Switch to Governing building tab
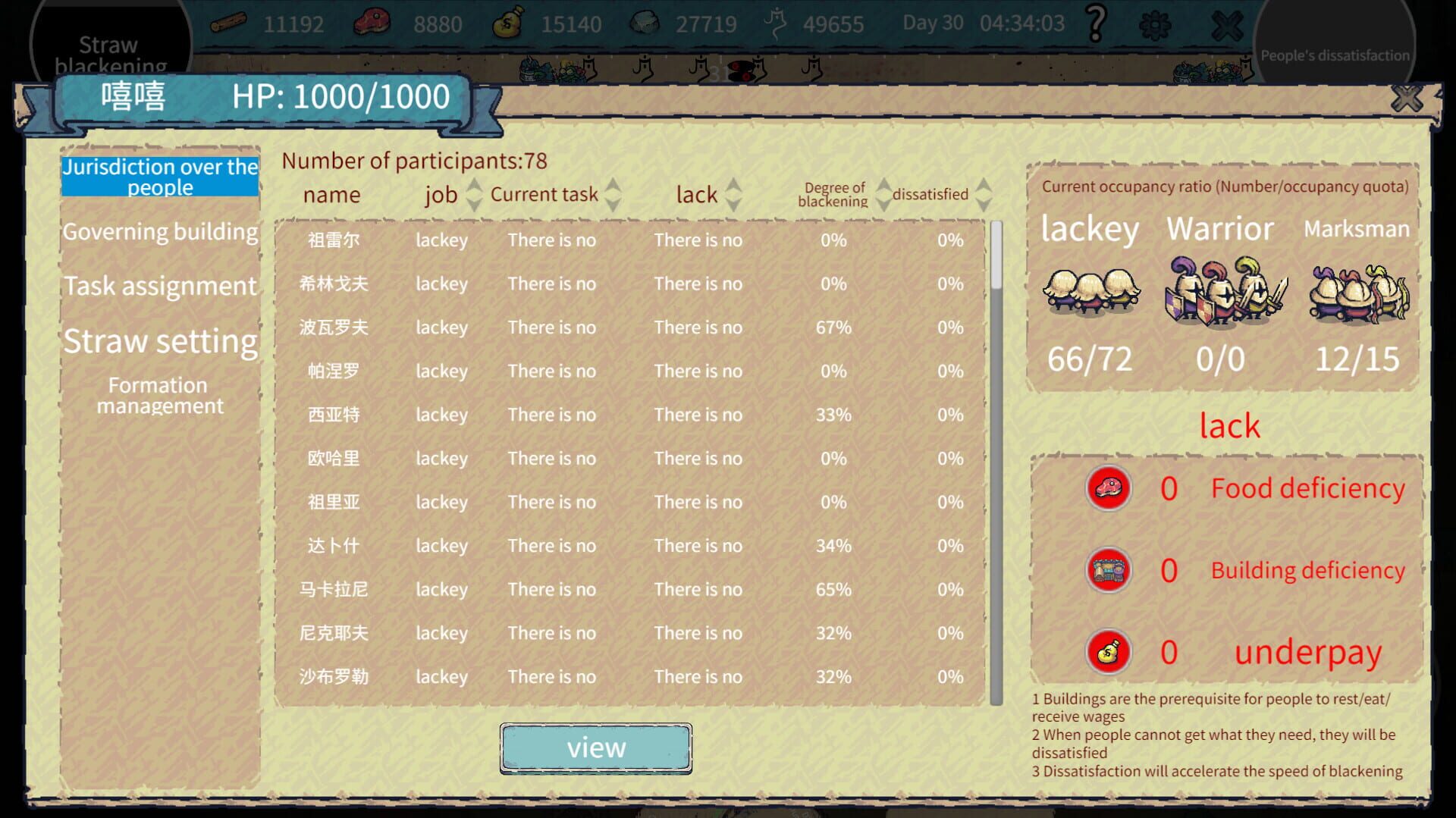The width and height of the screenshot is (1456, 818). click(x=159, y=231)
